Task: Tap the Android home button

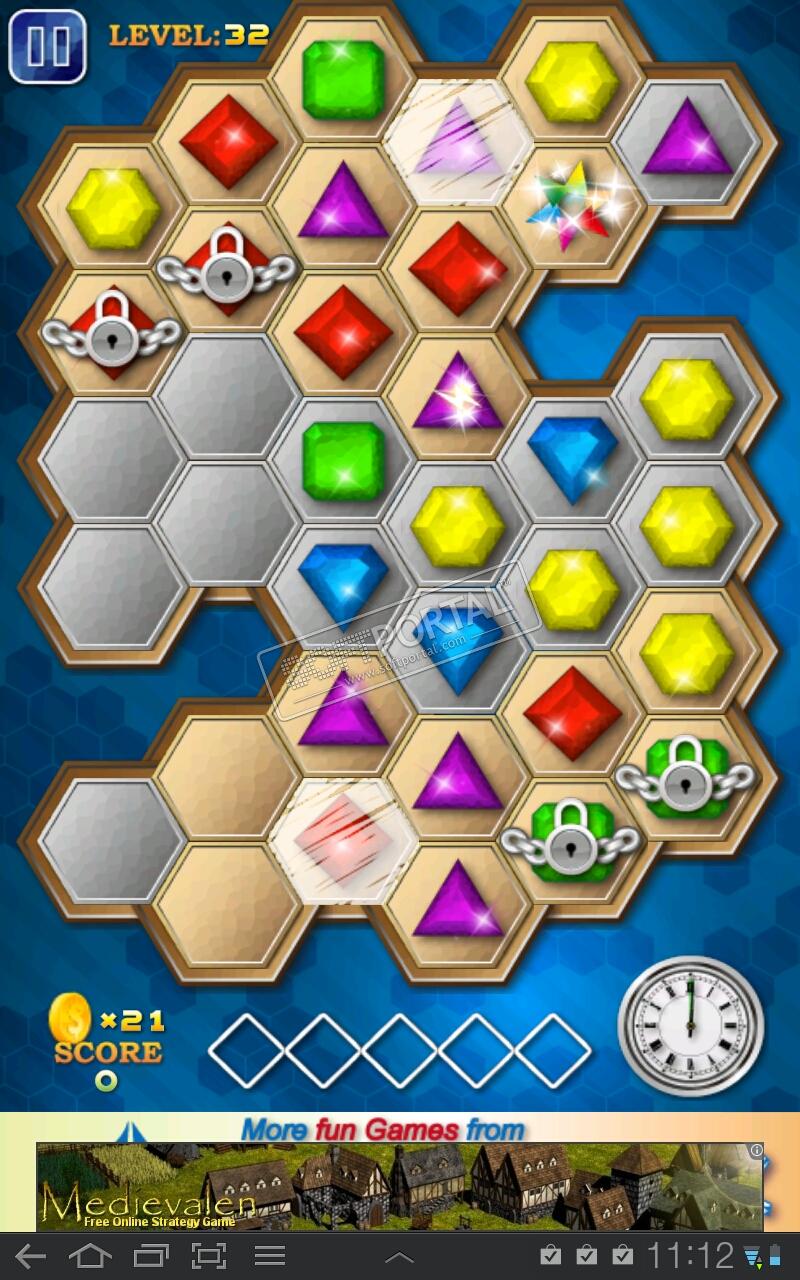Action: point(90,1256)
